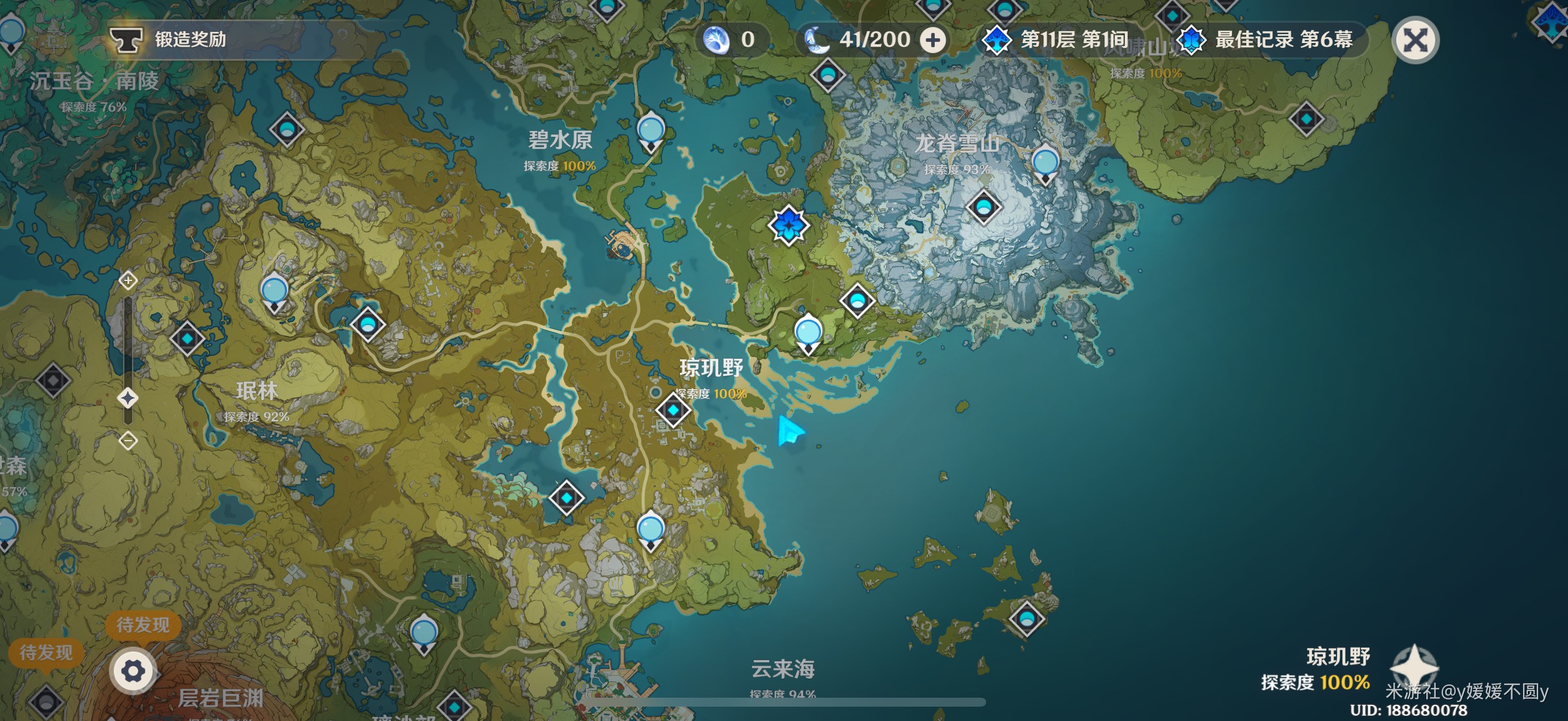Click the player position arrow on the map
Screen dimensions: 1568x721
click(790, 430)
